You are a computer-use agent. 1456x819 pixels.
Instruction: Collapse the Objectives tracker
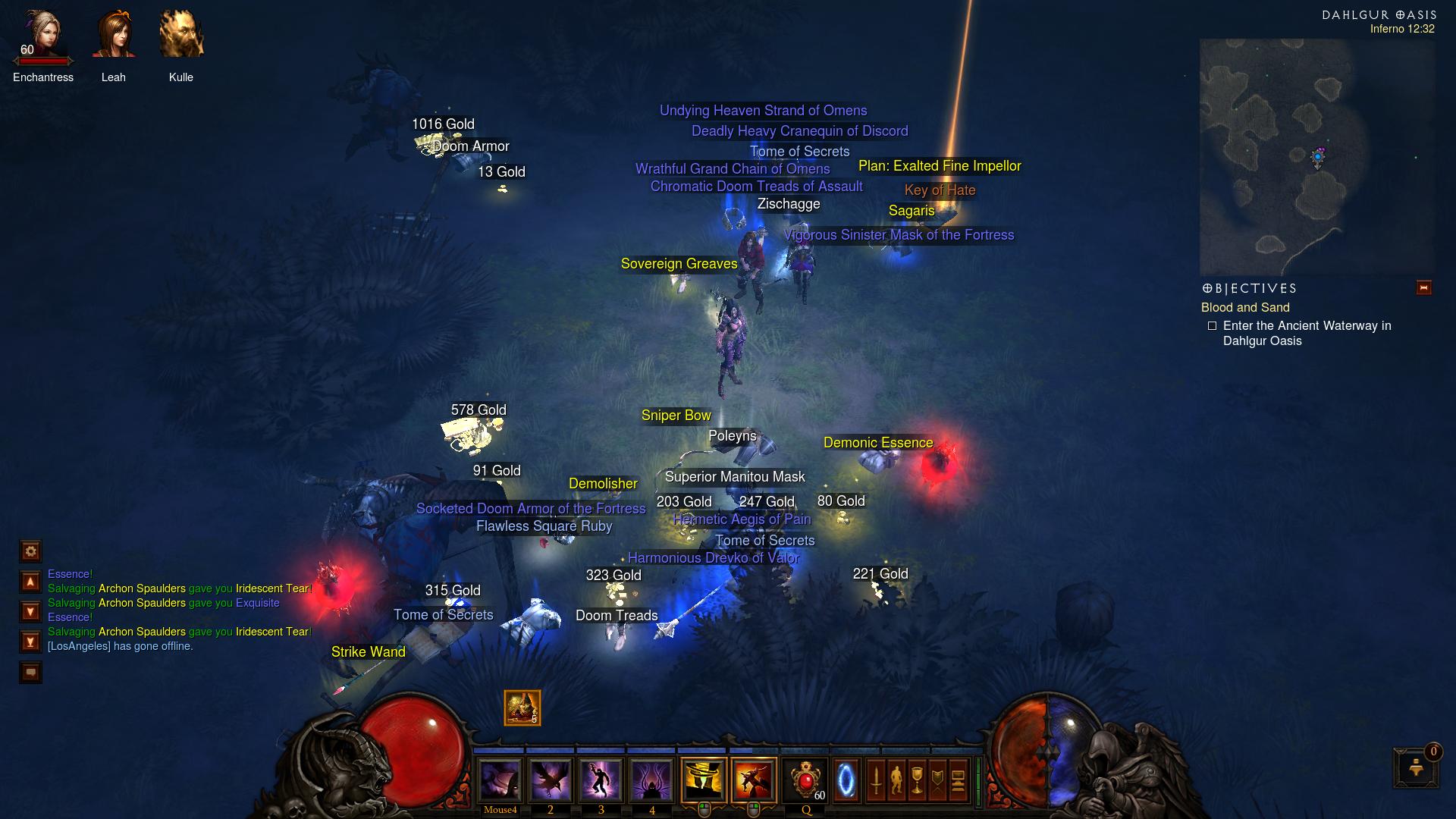pos(1423,287)
